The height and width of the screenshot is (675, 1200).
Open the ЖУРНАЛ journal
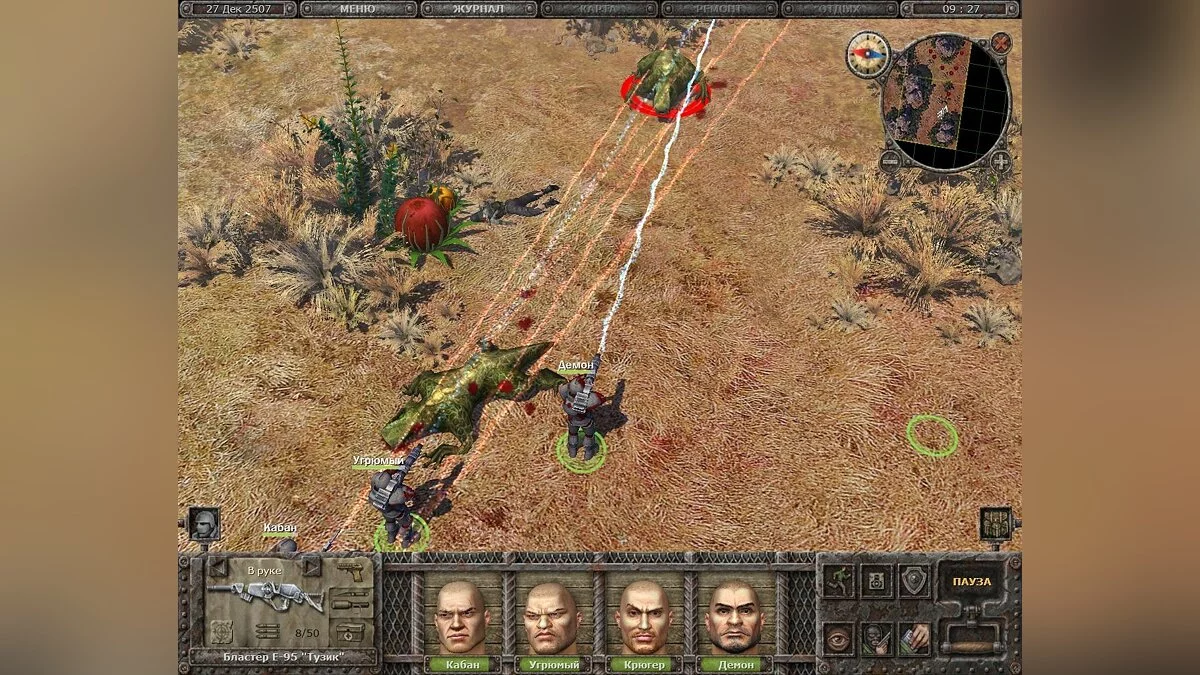pos(478,9)
